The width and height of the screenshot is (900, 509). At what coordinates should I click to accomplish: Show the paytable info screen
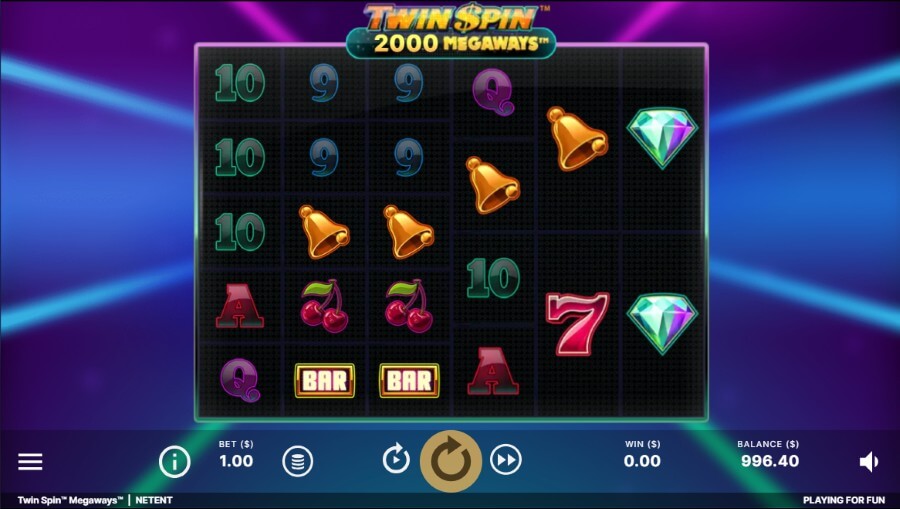pyautogui.click(x=175, y=461)
